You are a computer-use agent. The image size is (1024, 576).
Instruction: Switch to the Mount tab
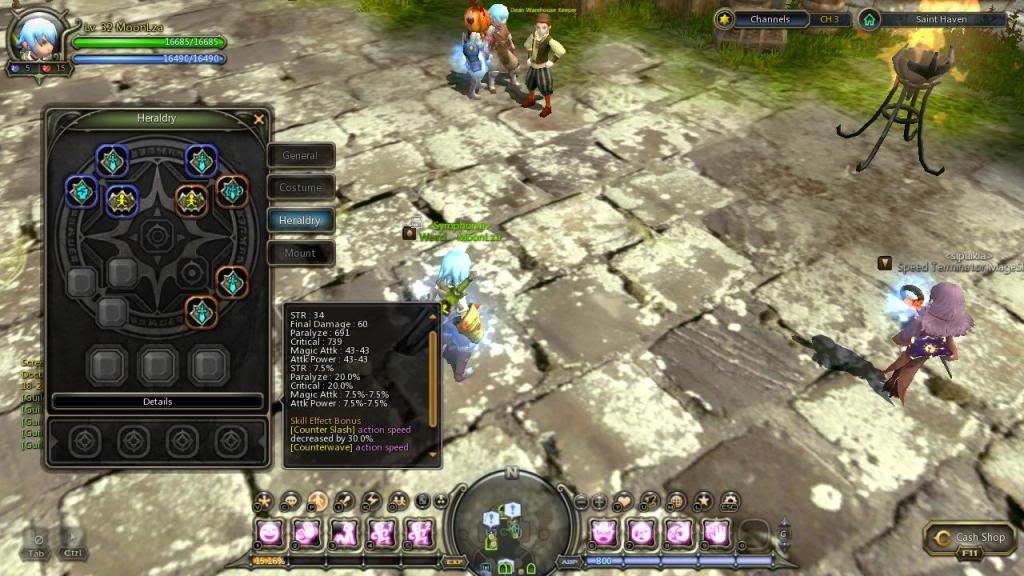click(x=300, y=253)
